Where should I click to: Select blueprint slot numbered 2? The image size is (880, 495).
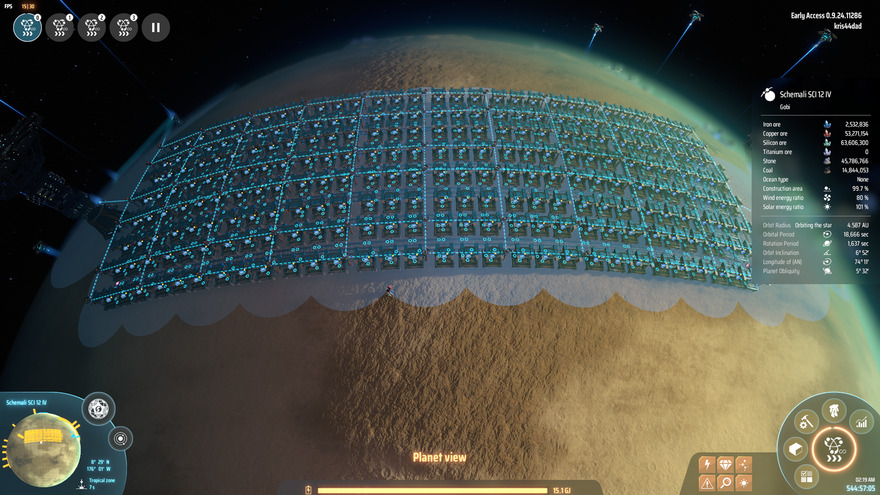[x=91, y=28]
